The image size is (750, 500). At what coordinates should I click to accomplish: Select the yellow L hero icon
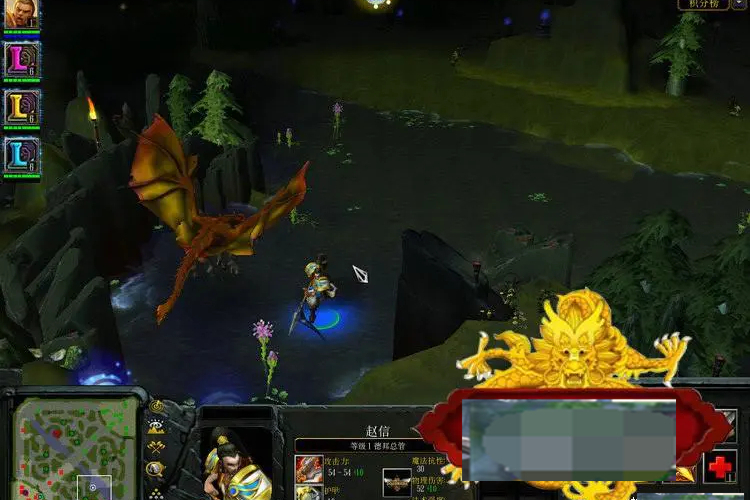point(21,106)
